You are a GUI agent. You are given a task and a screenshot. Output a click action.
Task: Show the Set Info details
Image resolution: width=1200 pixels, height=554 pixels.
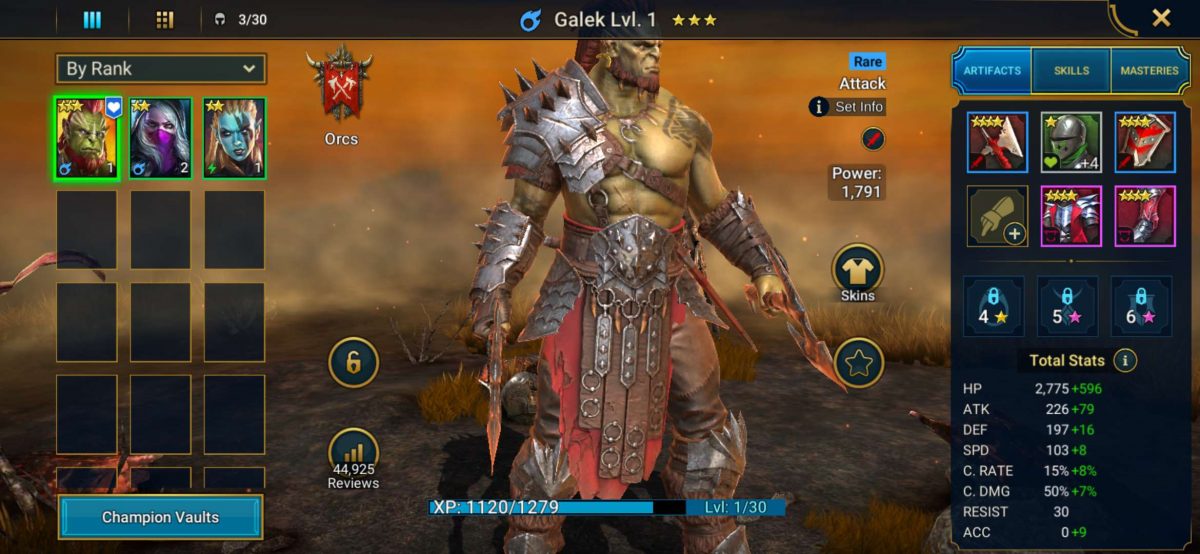847,106
